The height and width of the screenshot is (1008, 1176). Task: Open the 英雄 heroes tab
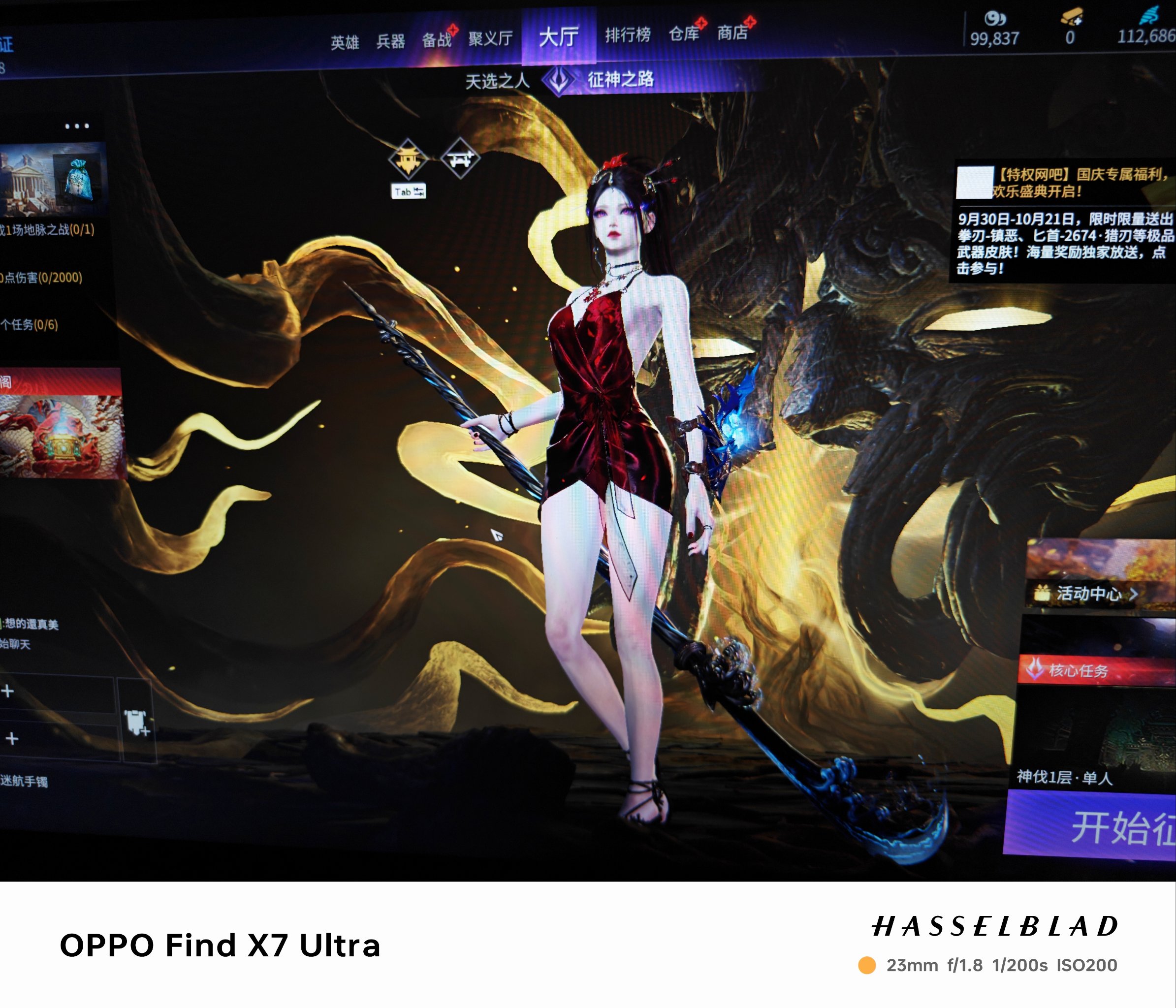click(x=345, y=42)
